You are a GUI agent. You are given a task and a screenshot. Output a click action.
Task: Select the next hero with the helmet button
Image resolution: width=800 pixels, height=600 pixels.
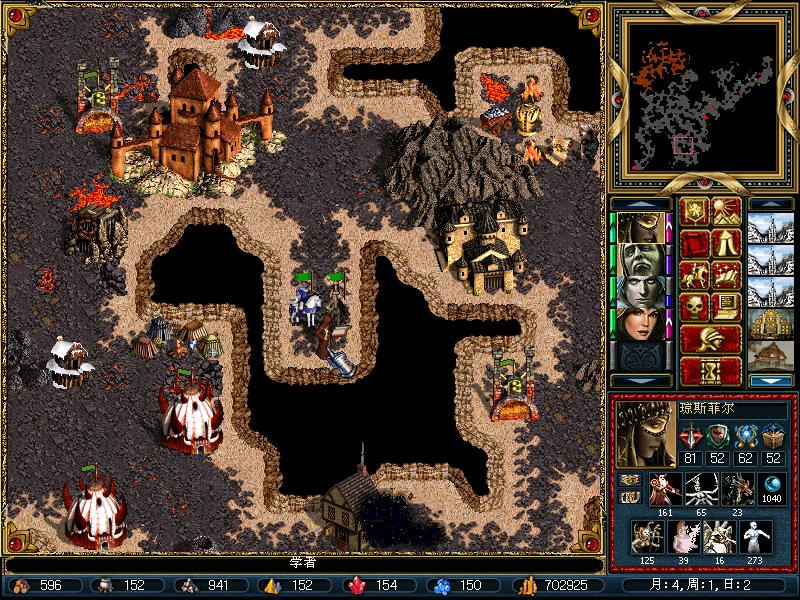[710, 339]
